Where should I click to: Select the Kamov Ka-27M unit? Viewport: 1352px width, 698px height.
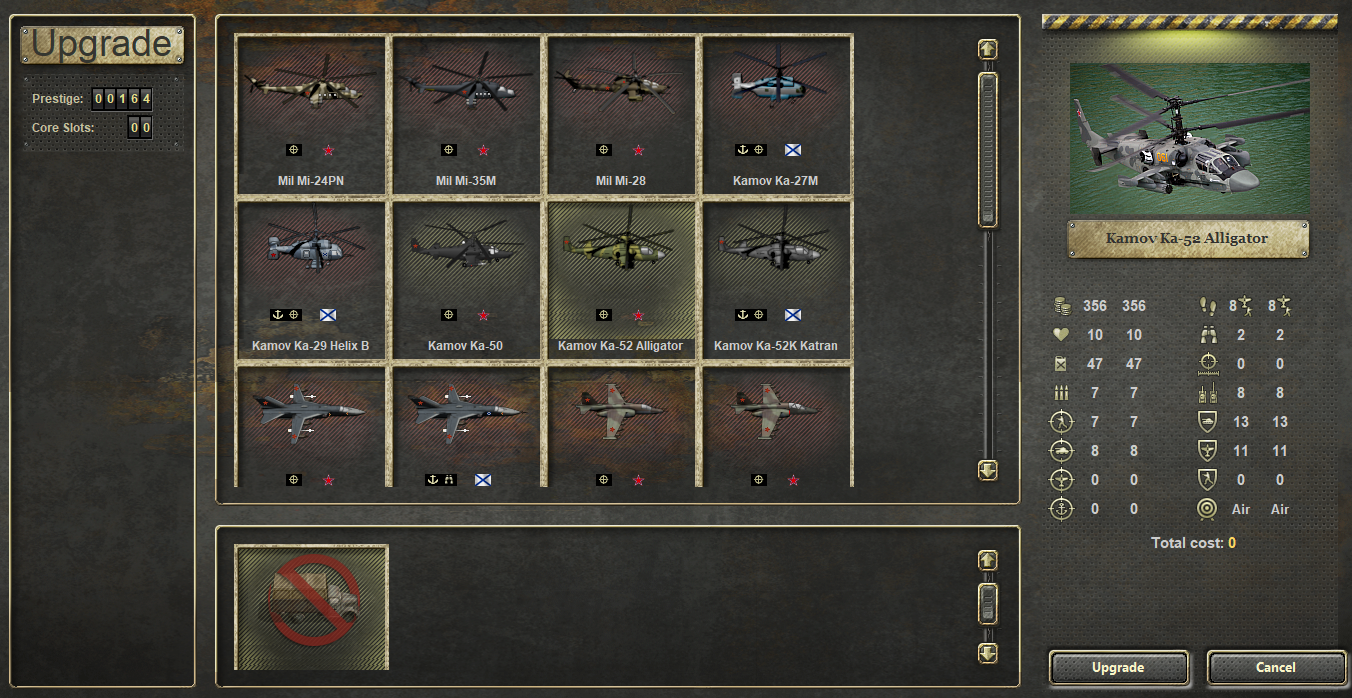coord(777,115)
